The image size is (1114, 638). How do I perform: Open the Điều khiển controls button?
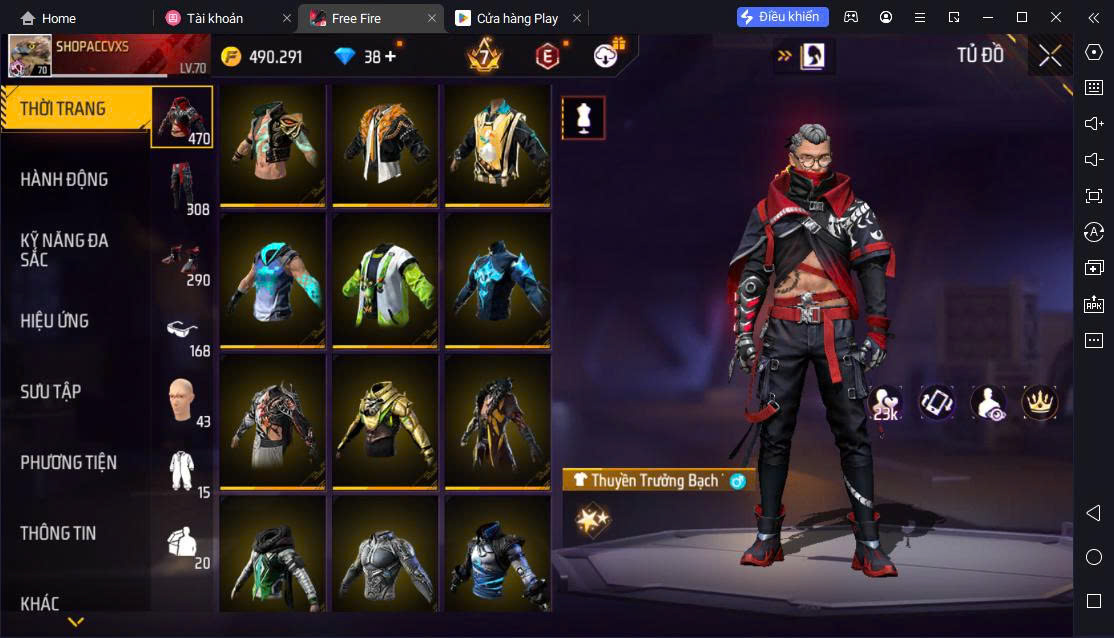(782, 17)
